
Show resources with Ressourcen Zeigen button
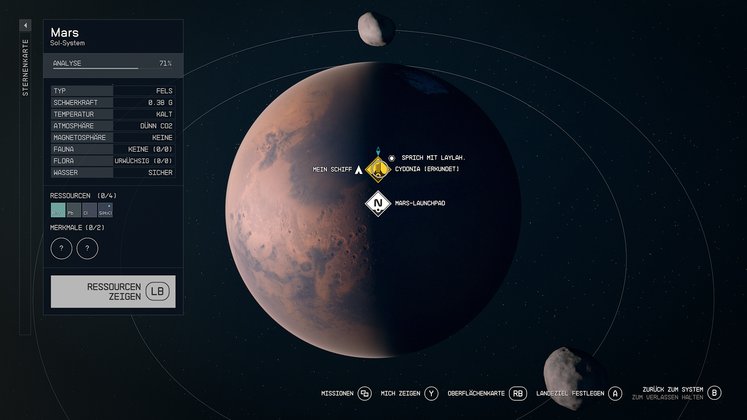click(112, 291)
